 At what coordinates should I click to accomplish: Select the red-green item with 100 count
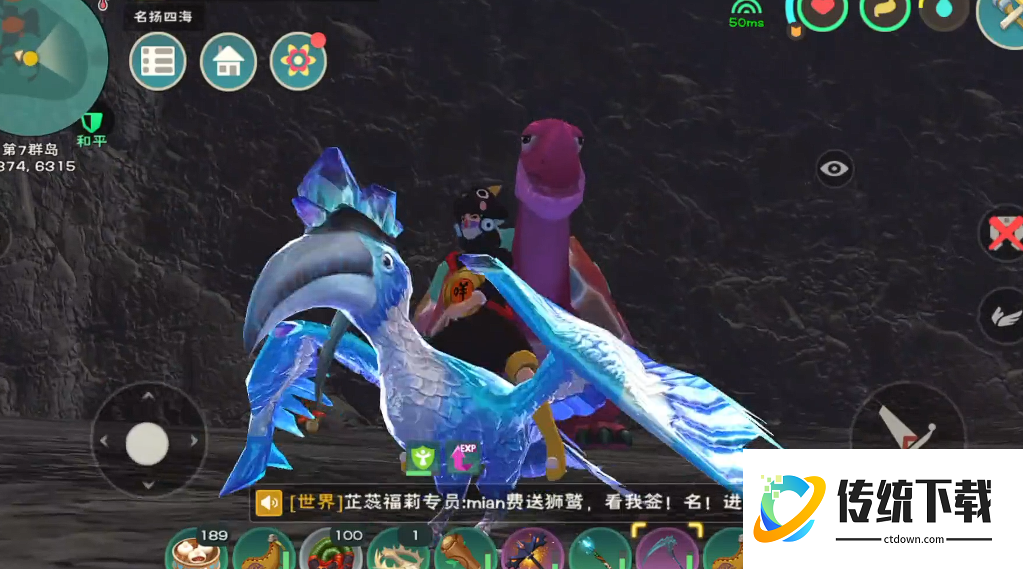tap(331, 553)
